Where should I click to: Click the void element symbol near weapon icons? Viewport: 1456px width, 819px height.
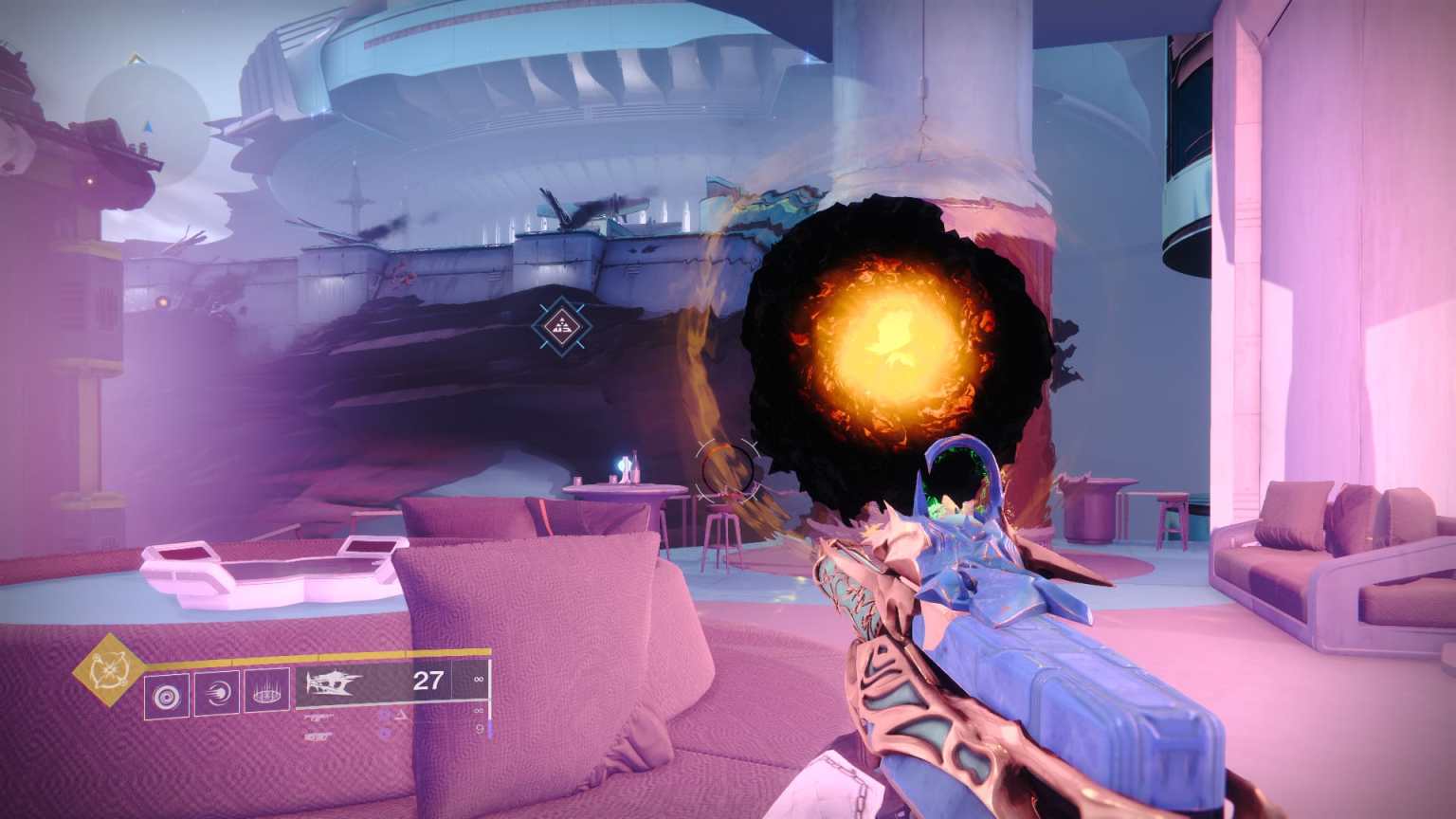386,714
